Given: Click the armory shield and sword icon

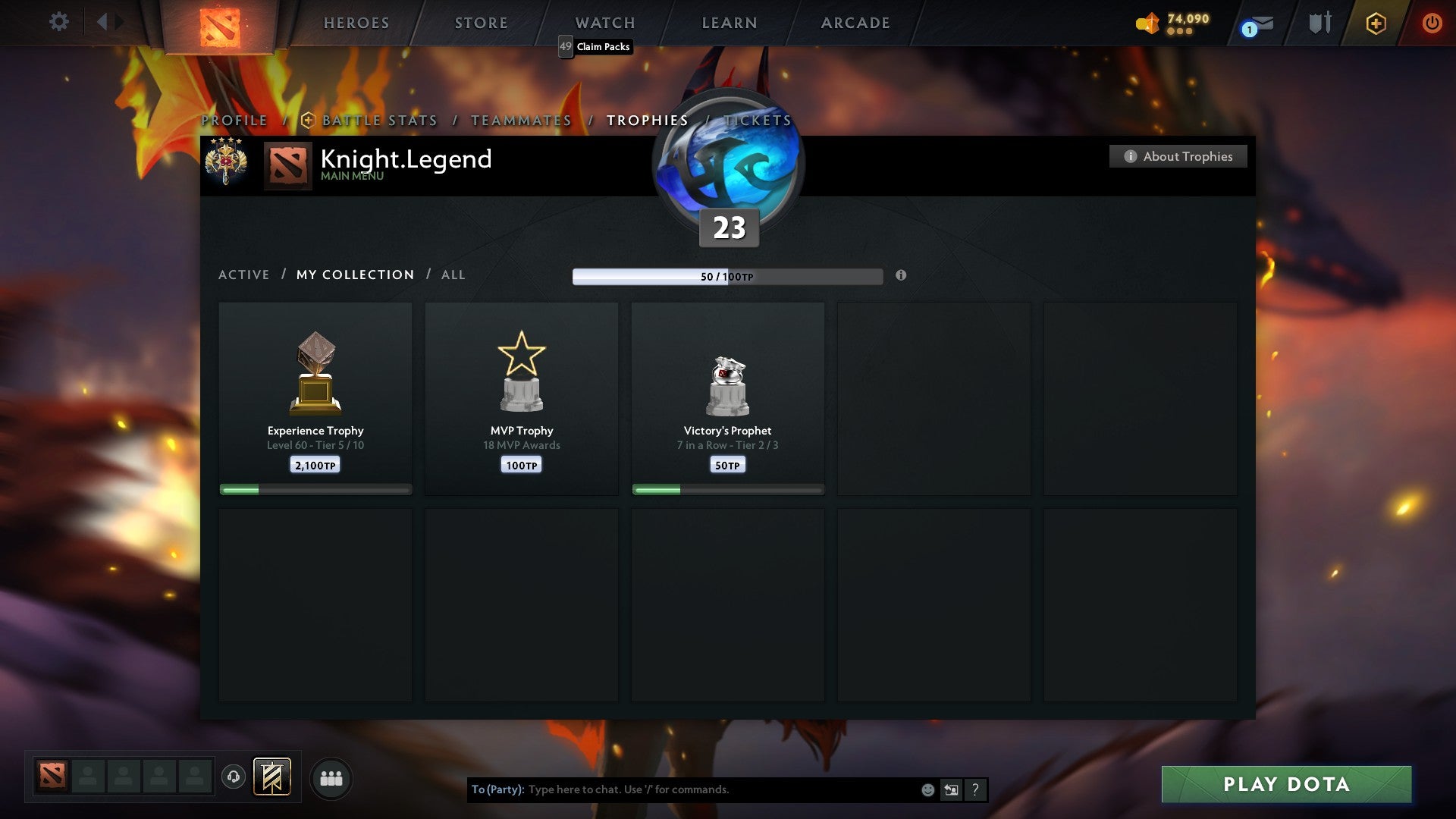Looking at the screenshot, I should (x=1319, y=23).
